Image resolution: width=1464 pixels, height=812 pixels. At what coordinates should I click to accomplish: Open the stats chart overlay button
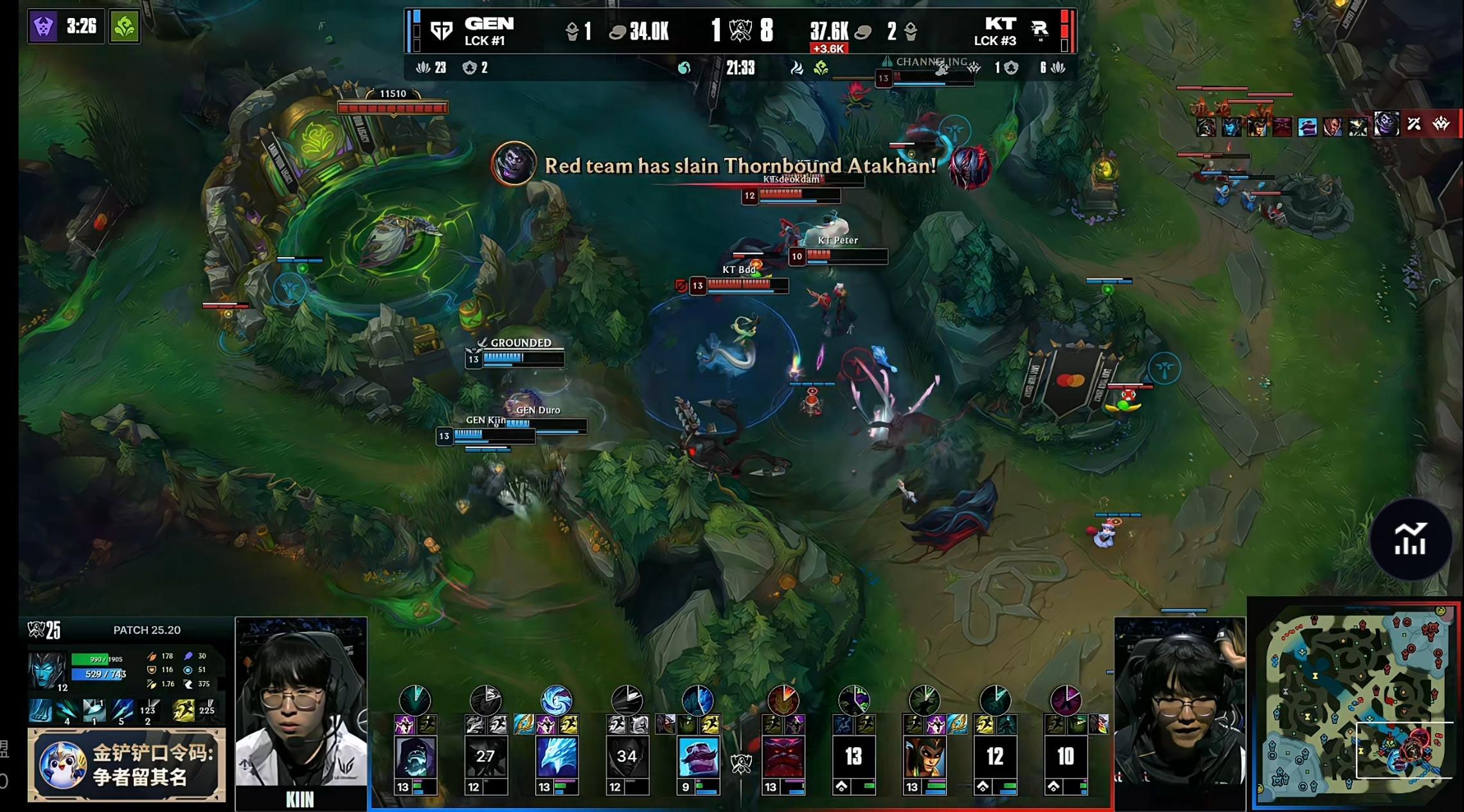click(1410, 539)
